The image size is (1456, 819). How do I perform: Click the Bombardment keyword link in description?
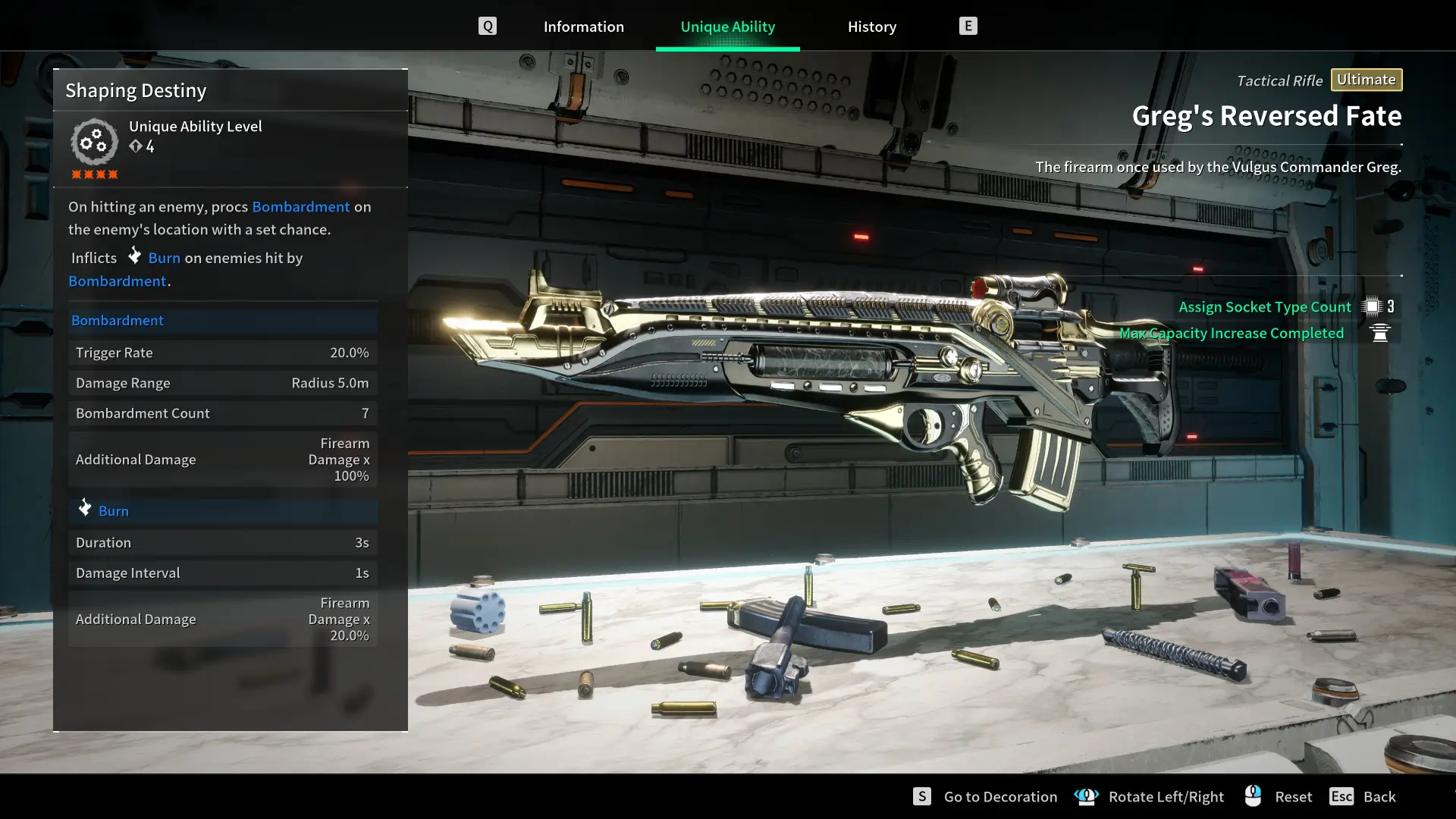pyautogui.click(x=300, y=206)
